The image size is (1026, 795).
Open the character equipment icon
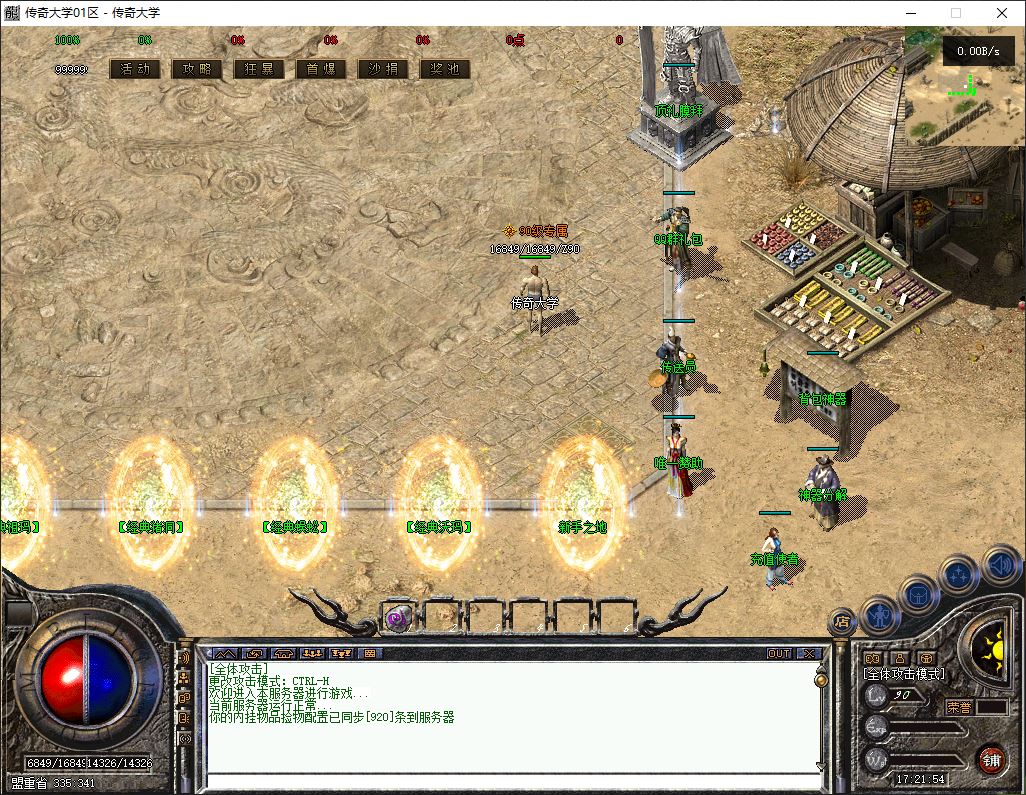point(879,612)
